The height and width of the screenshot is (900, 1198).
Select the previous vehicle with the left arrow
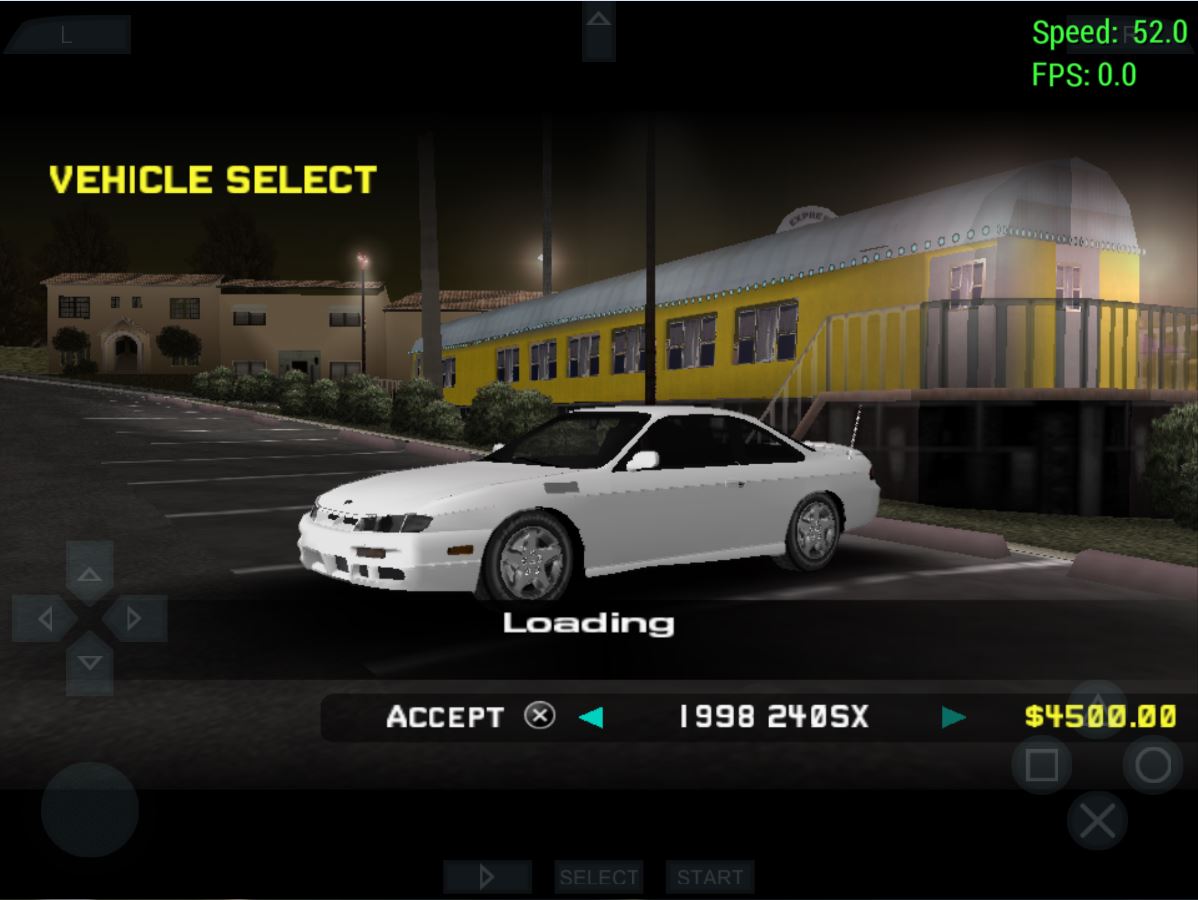591,717
